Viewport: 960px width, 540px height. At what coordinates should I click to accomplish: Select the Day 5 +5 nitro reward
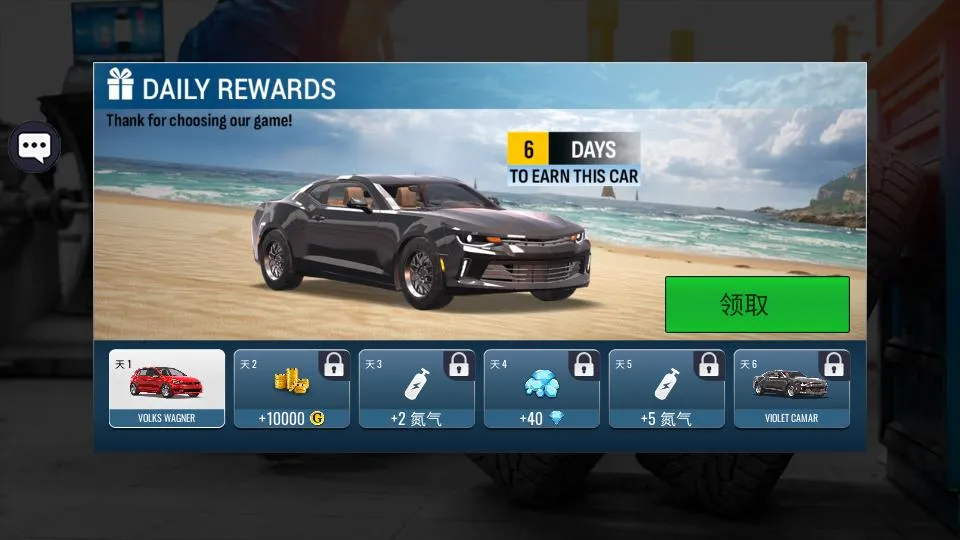tap(667, 388)
